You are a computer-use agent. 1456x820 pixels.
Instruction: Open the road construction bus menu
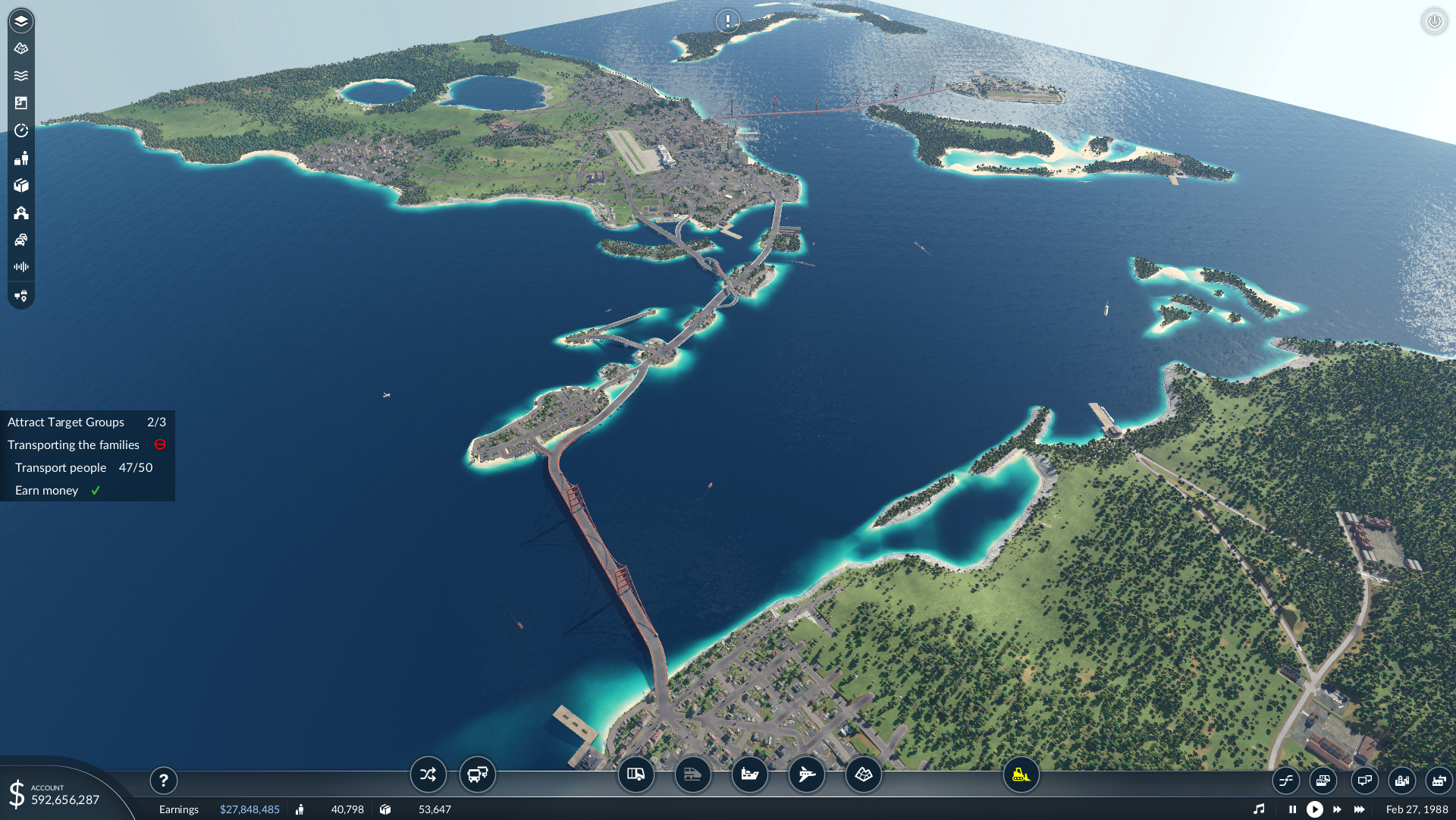coord(636,774)
